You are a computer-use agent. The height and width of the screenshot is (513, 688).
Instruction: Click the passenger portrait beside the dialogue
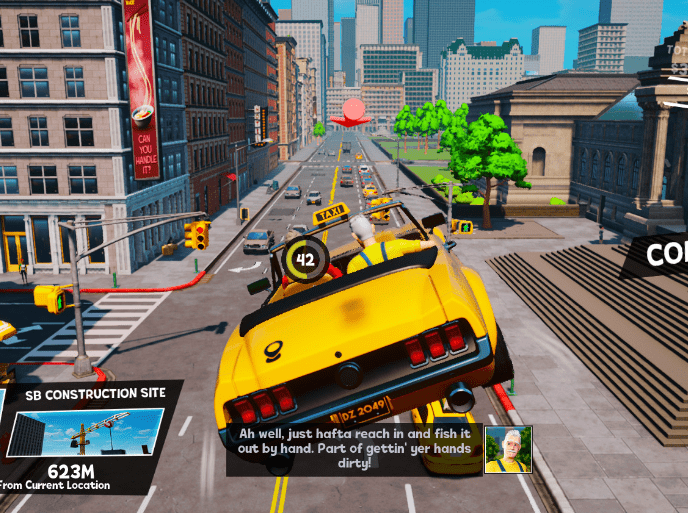click(508, 449)
